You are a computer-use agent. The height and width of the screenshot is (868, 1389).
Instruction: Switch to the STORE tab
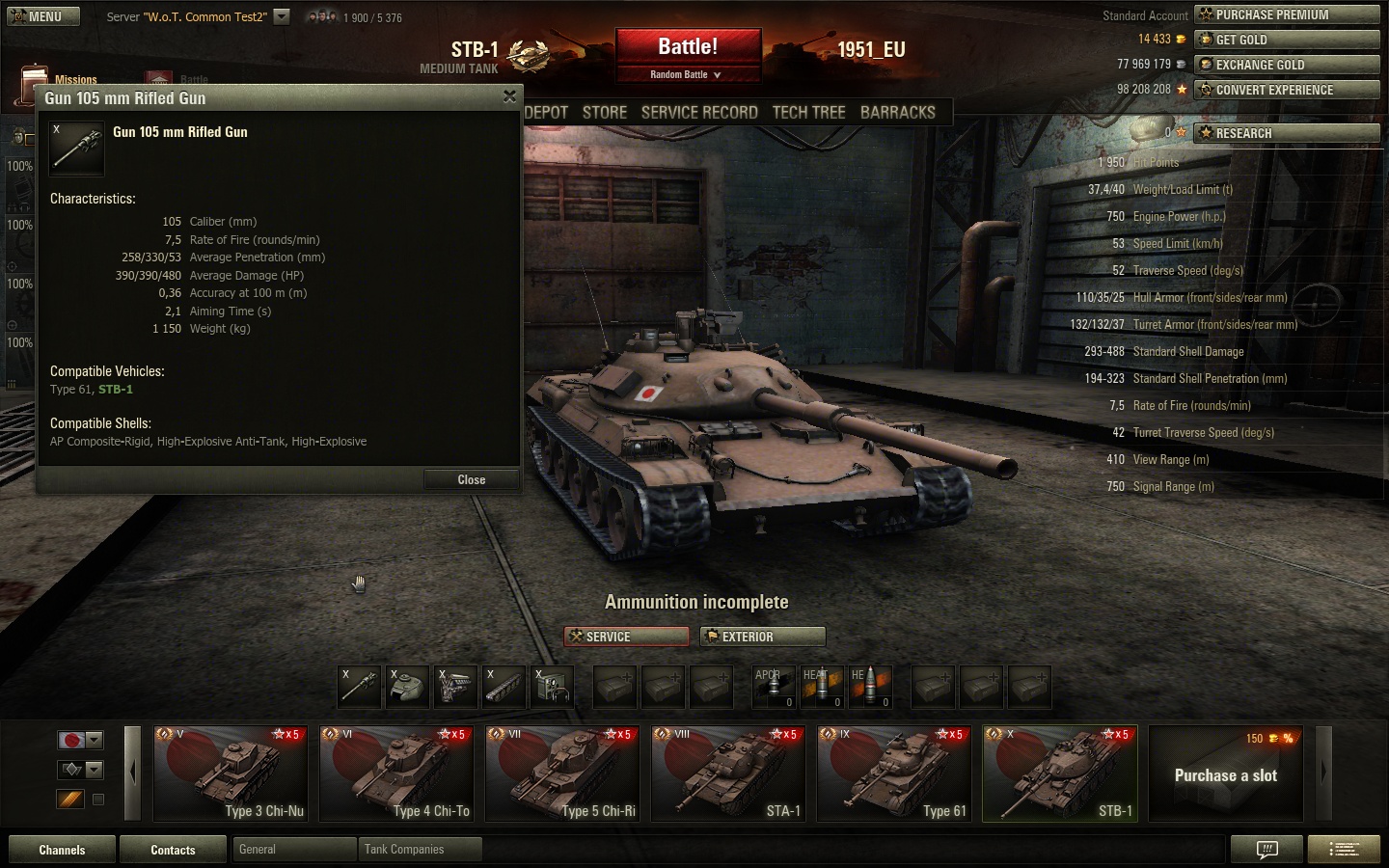[605, 112]
